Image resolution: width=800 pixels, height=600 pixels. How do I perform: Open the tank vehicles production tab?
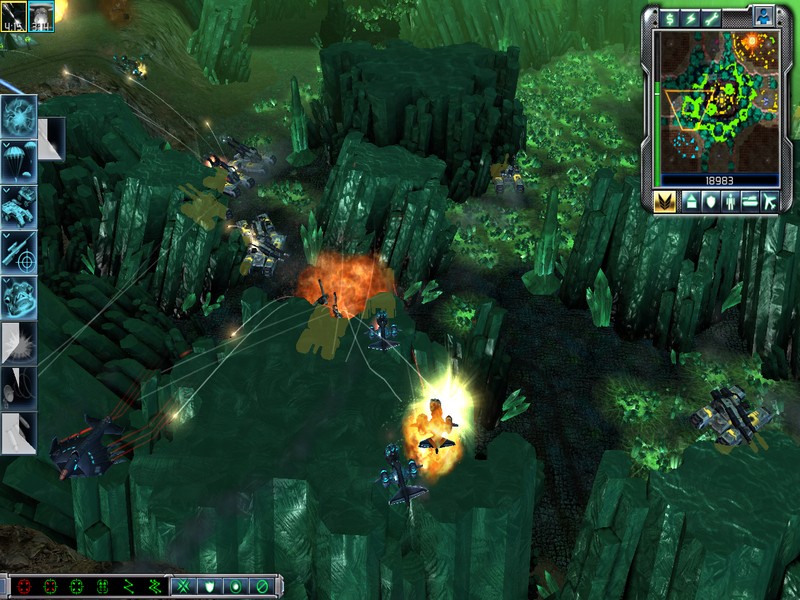click(748, 201)
